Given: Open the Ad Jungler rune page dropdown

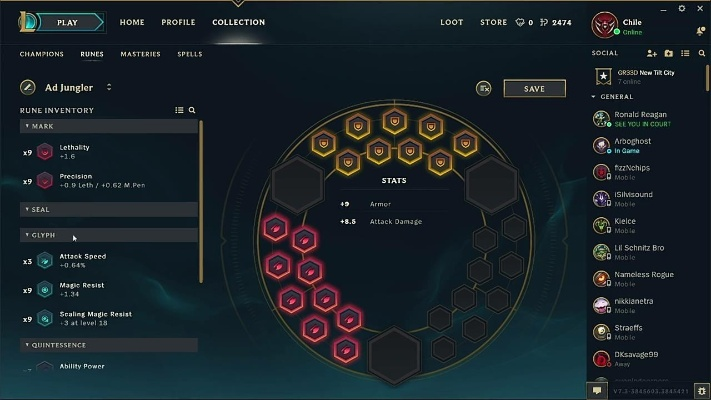Looking at the screenshot, I should [109, 87].
